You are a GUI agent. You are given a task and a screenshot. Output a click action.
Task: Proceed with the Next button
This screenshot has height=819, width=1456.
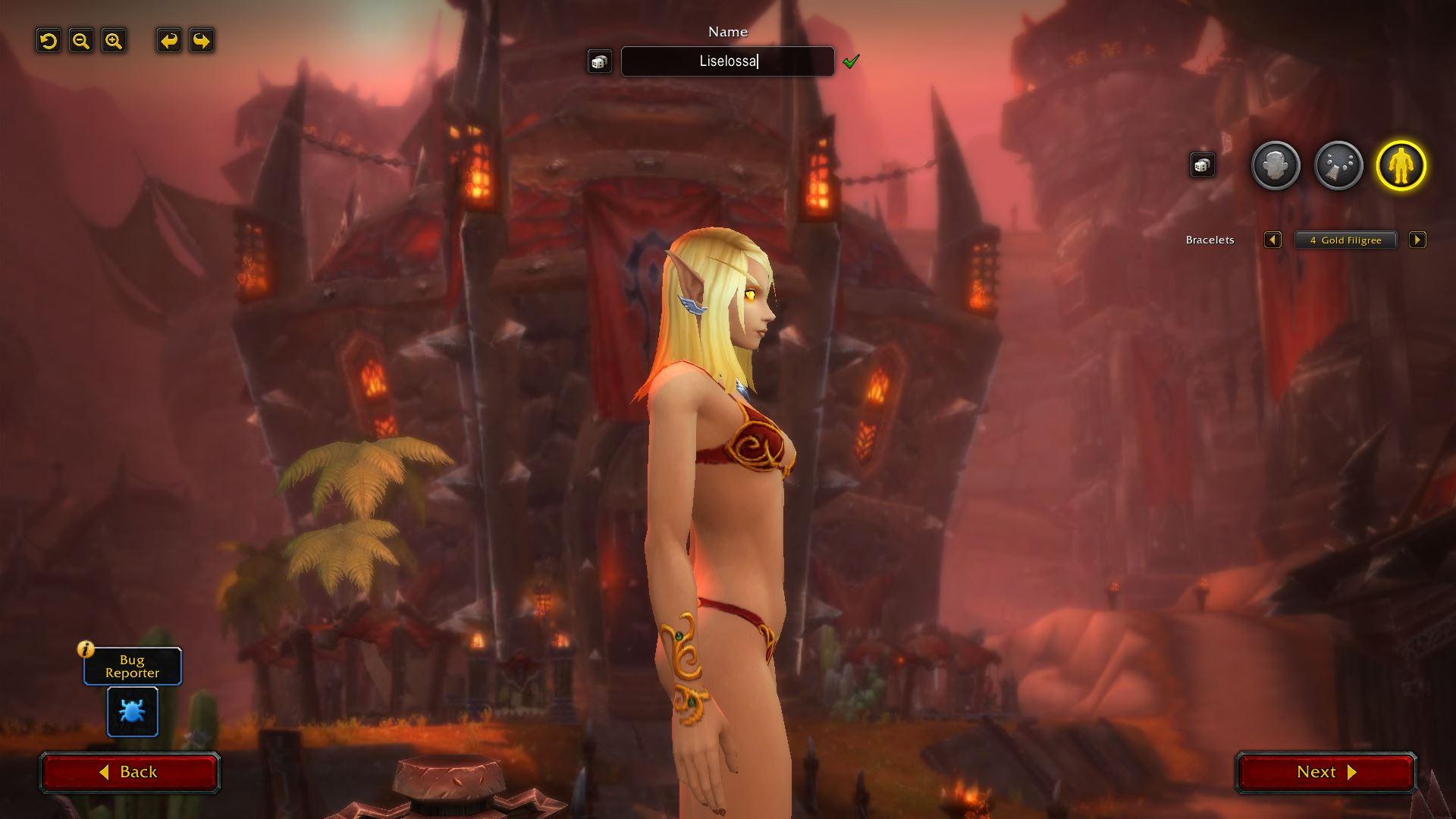coord(1326,772)
